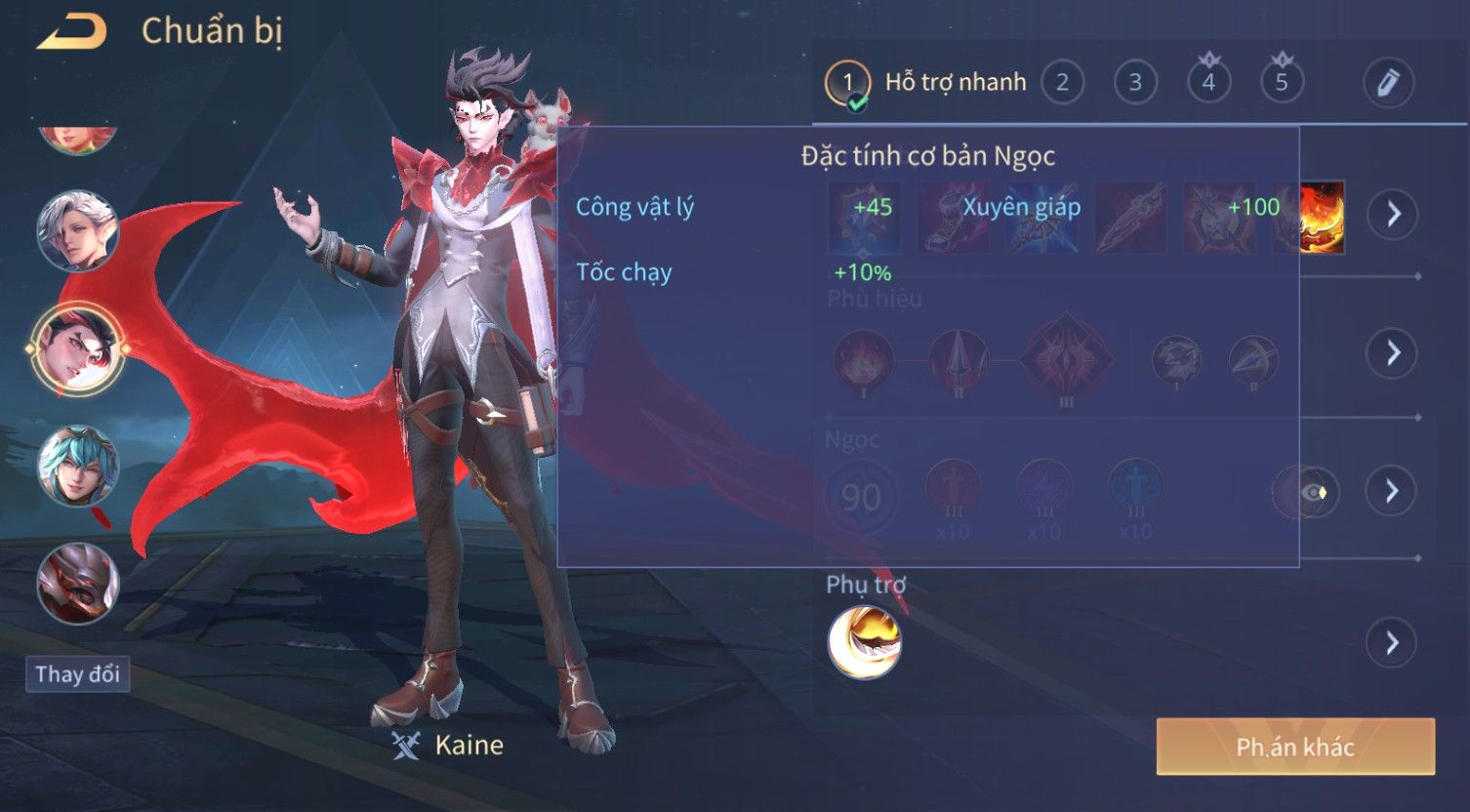Select the Phụ trợ spell icon
Viewport: 1470px width, 812px height.
click(864, 641)
